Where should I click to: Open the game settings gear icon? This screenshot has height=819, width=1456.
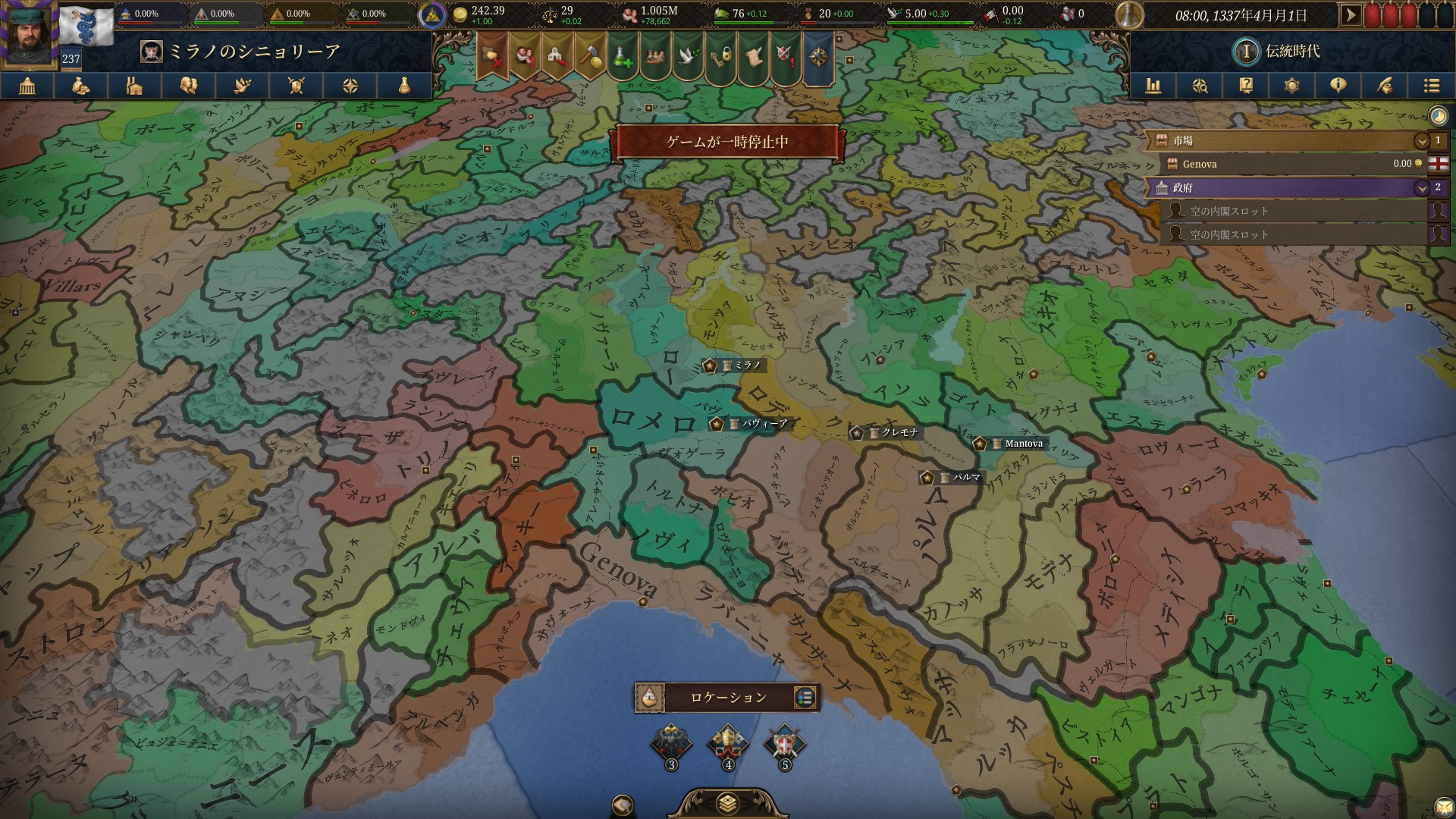pos(1292,86)
